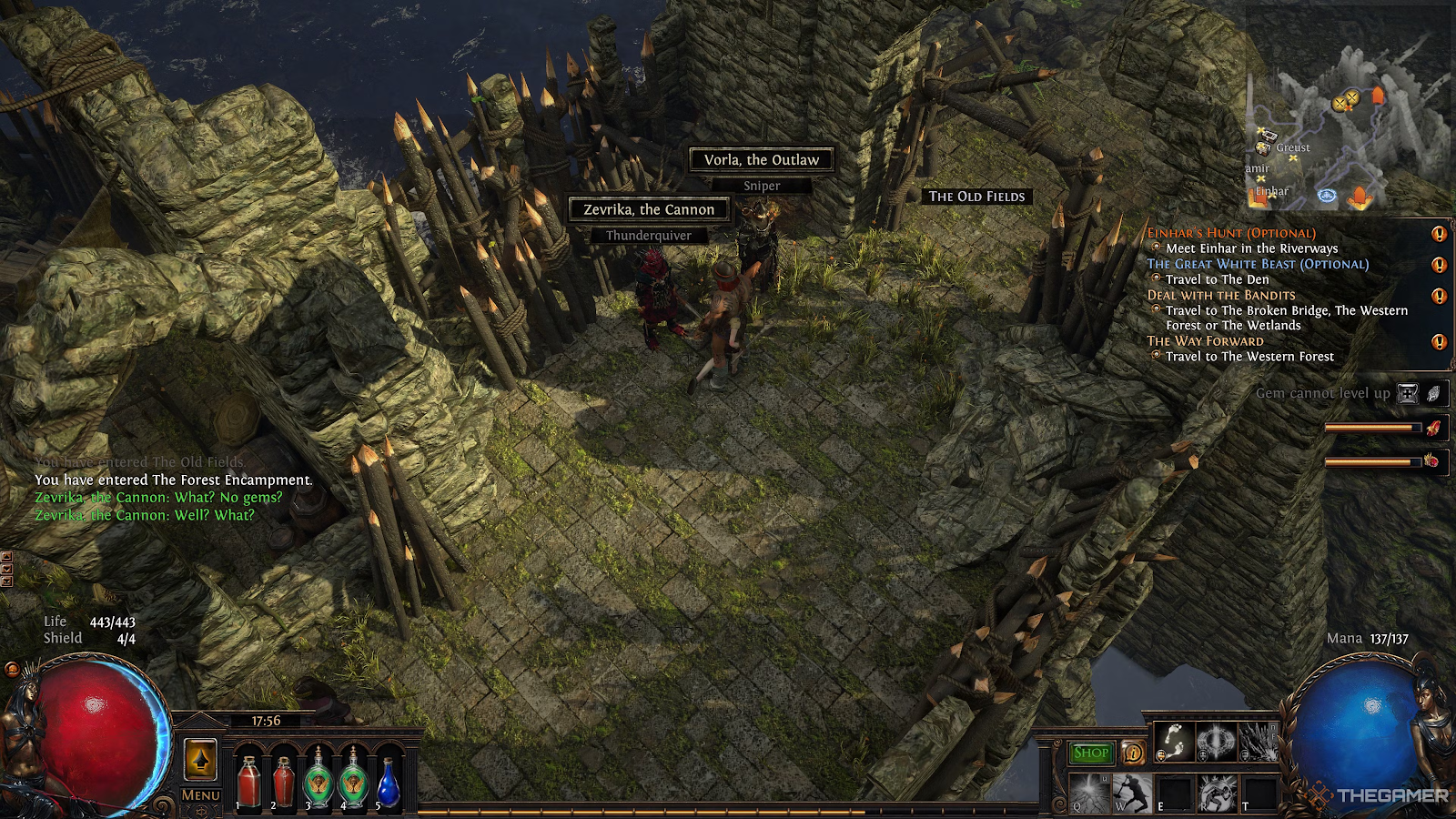
Task: Click the gold level-up arrow button
Action: (200, 759)
